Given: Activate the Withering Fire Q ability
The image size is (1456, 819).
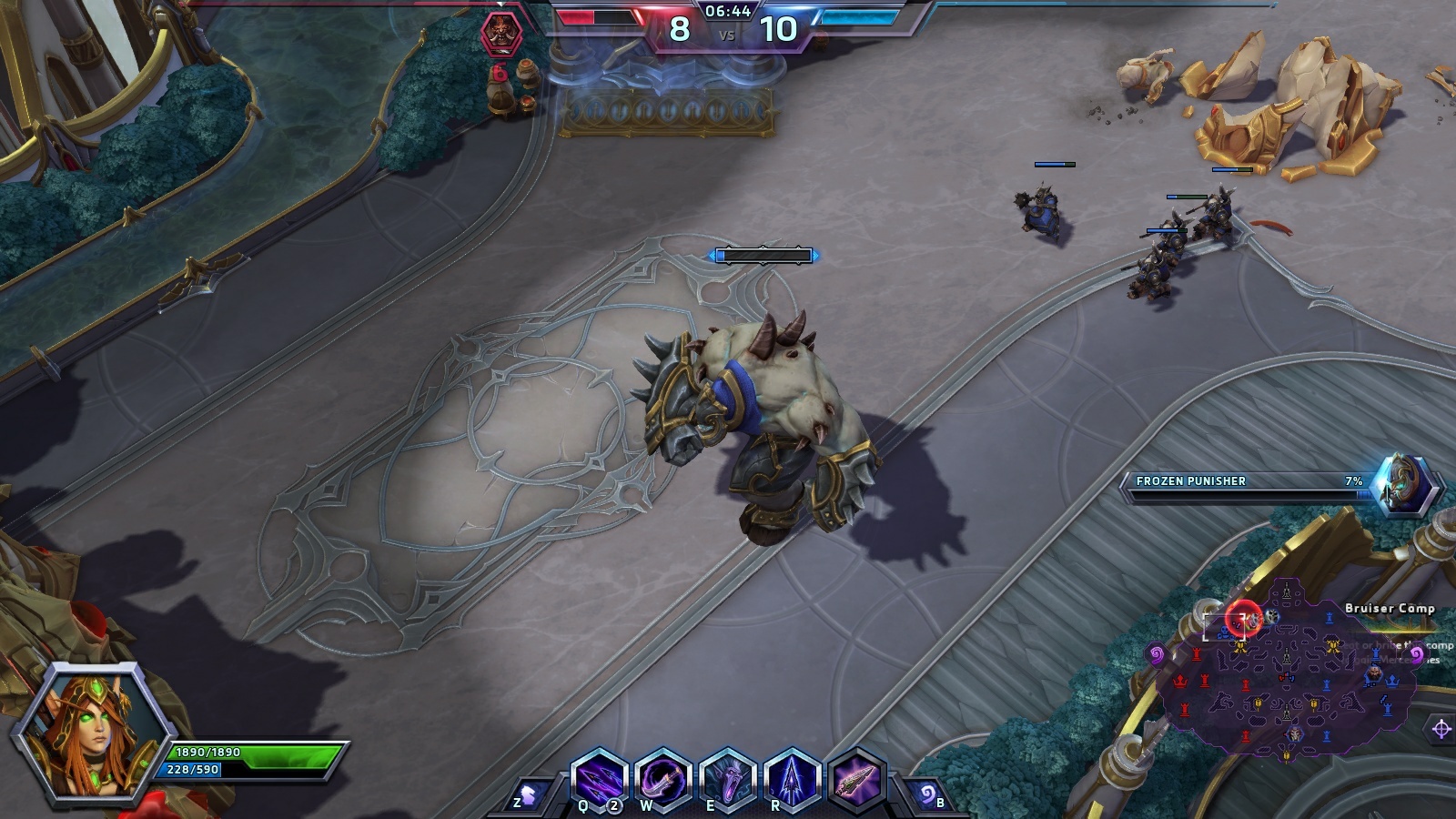Looking at the screenshot, I should [x=599, y=779].
